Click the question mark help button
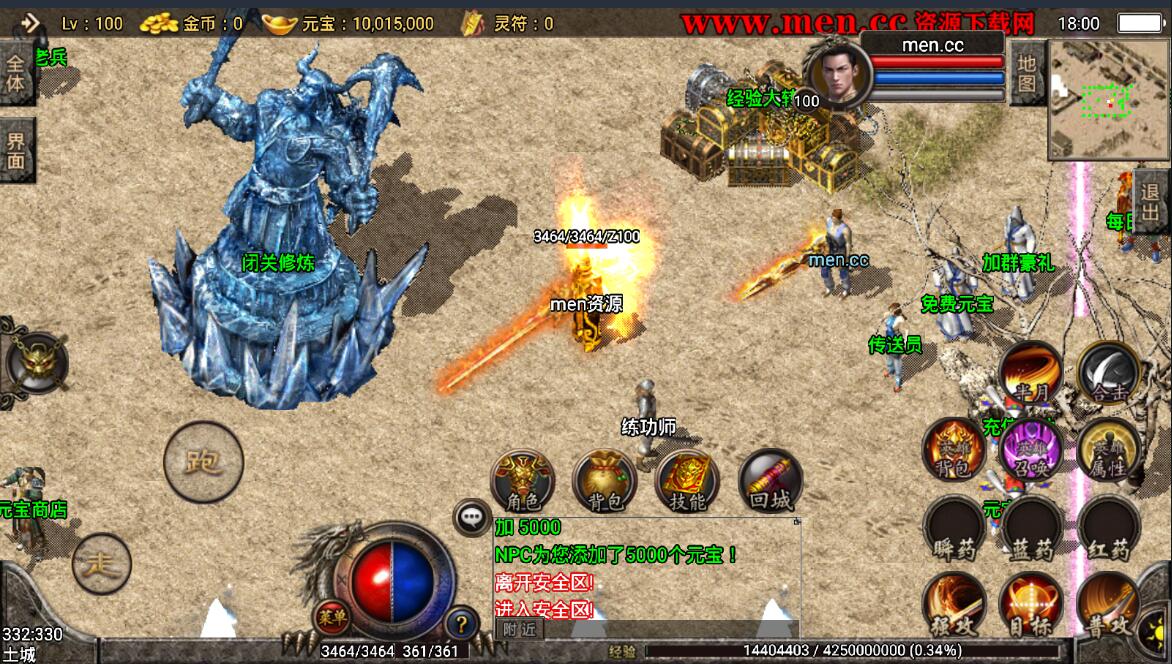1172x664 pixels. pos(461,624)
